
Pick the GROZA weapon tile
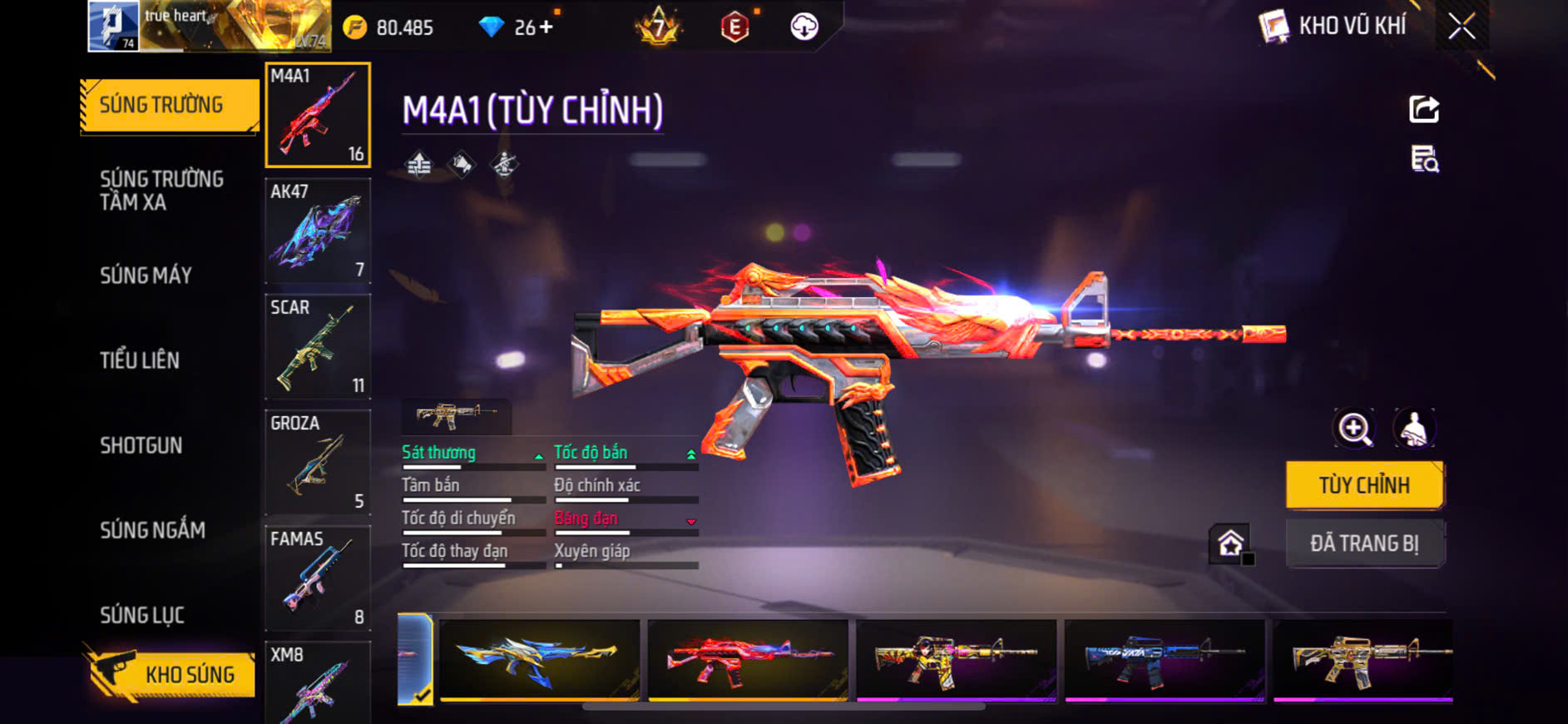(x=318, y=462)
